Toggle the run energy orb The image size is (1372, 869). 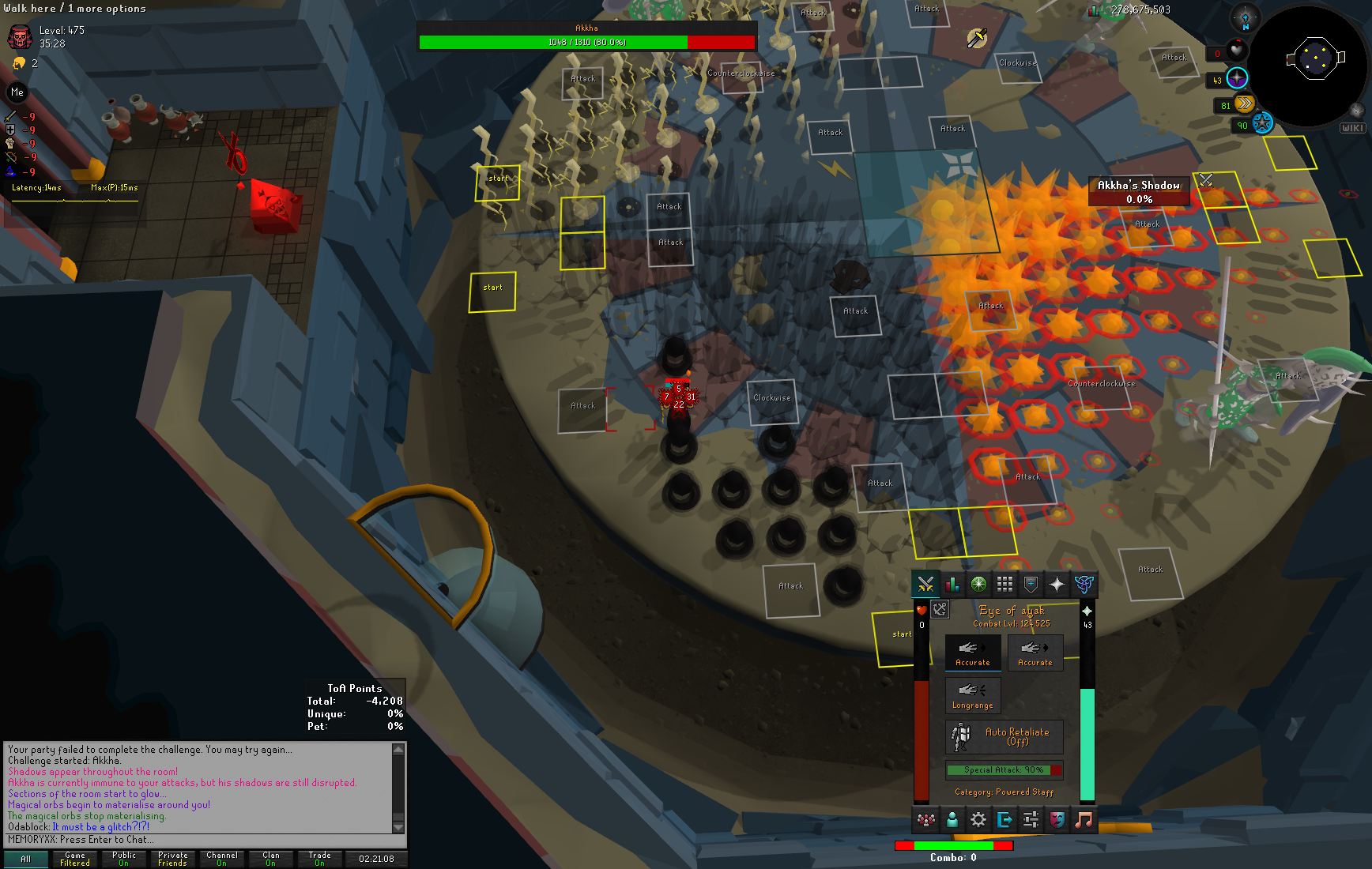click(x=1244, y=103)
